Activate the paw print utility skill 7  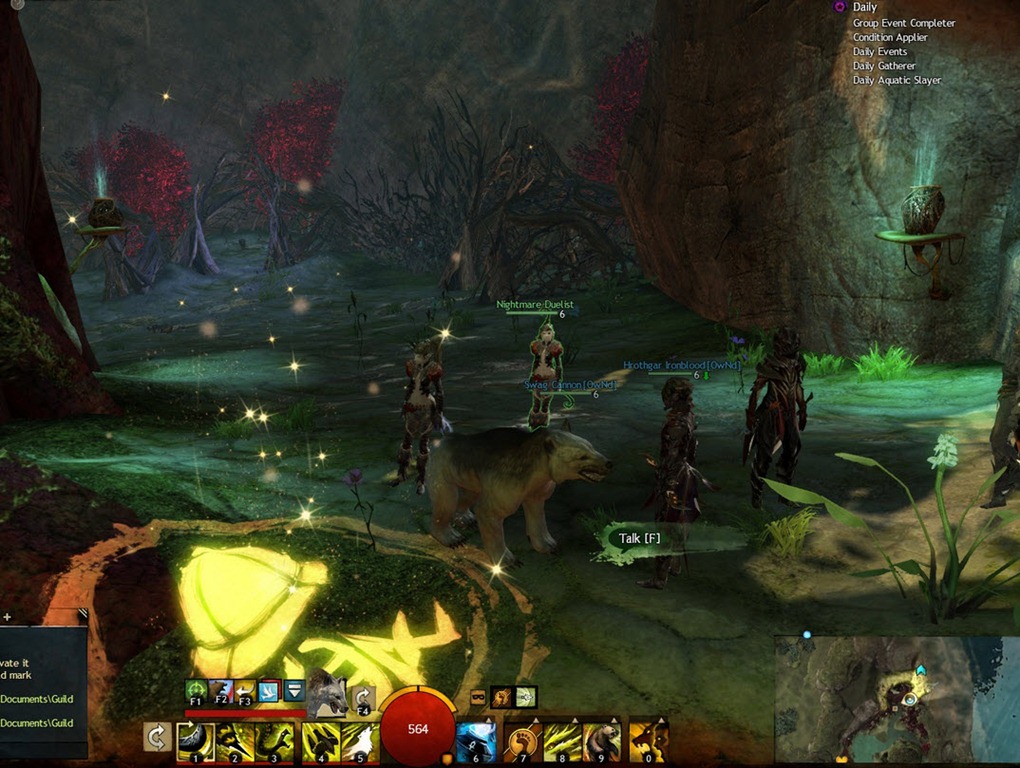[x=522, y=741]
